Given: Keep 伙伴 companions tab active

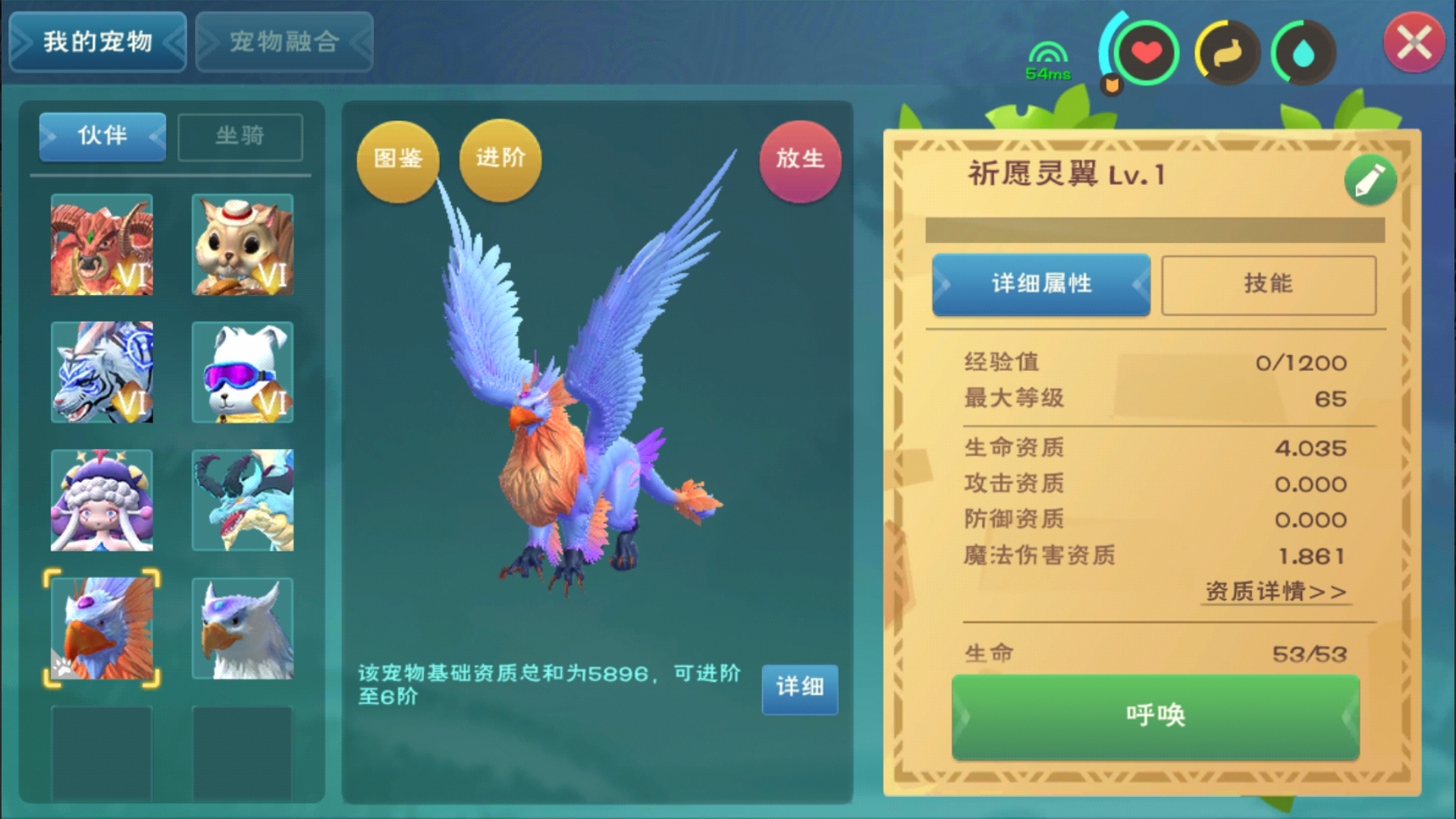Looking at the screenshot, I should pos(102,136).
